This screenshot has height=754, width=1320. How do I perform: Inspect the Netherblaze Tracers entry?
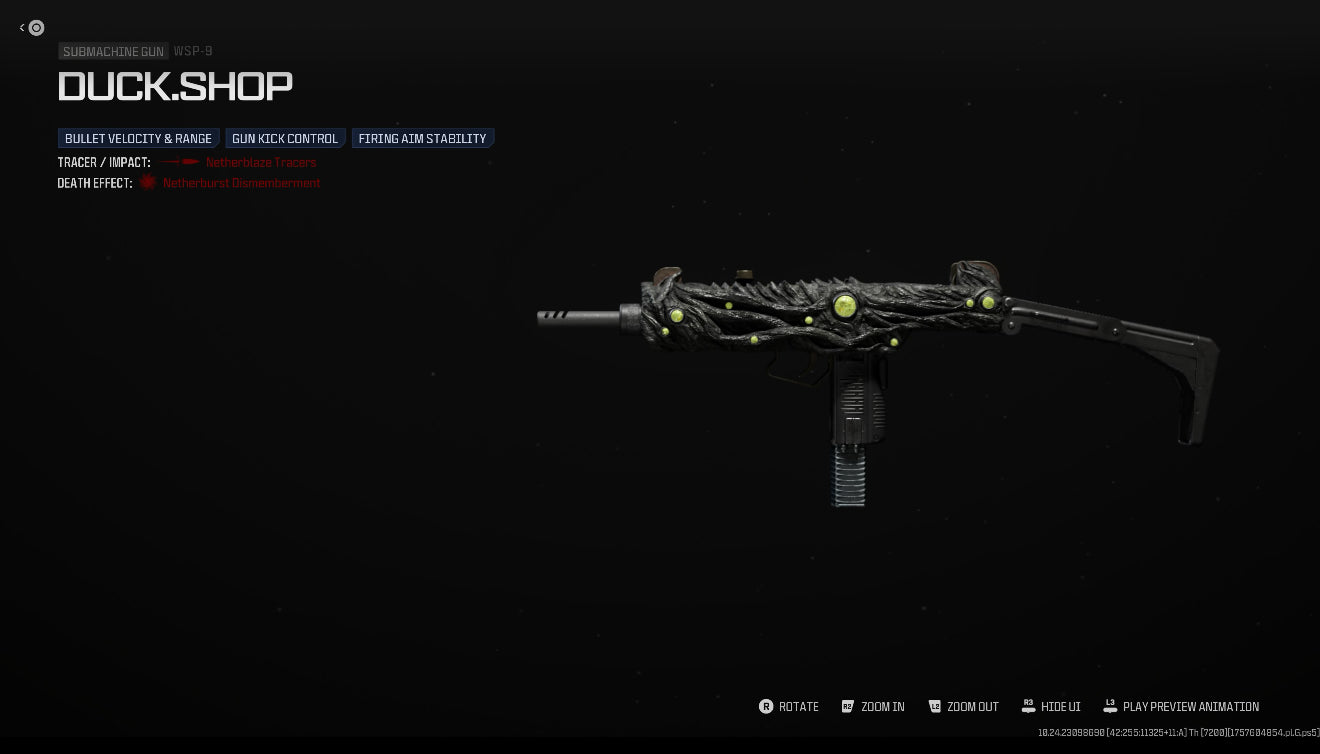pos(260,162)
